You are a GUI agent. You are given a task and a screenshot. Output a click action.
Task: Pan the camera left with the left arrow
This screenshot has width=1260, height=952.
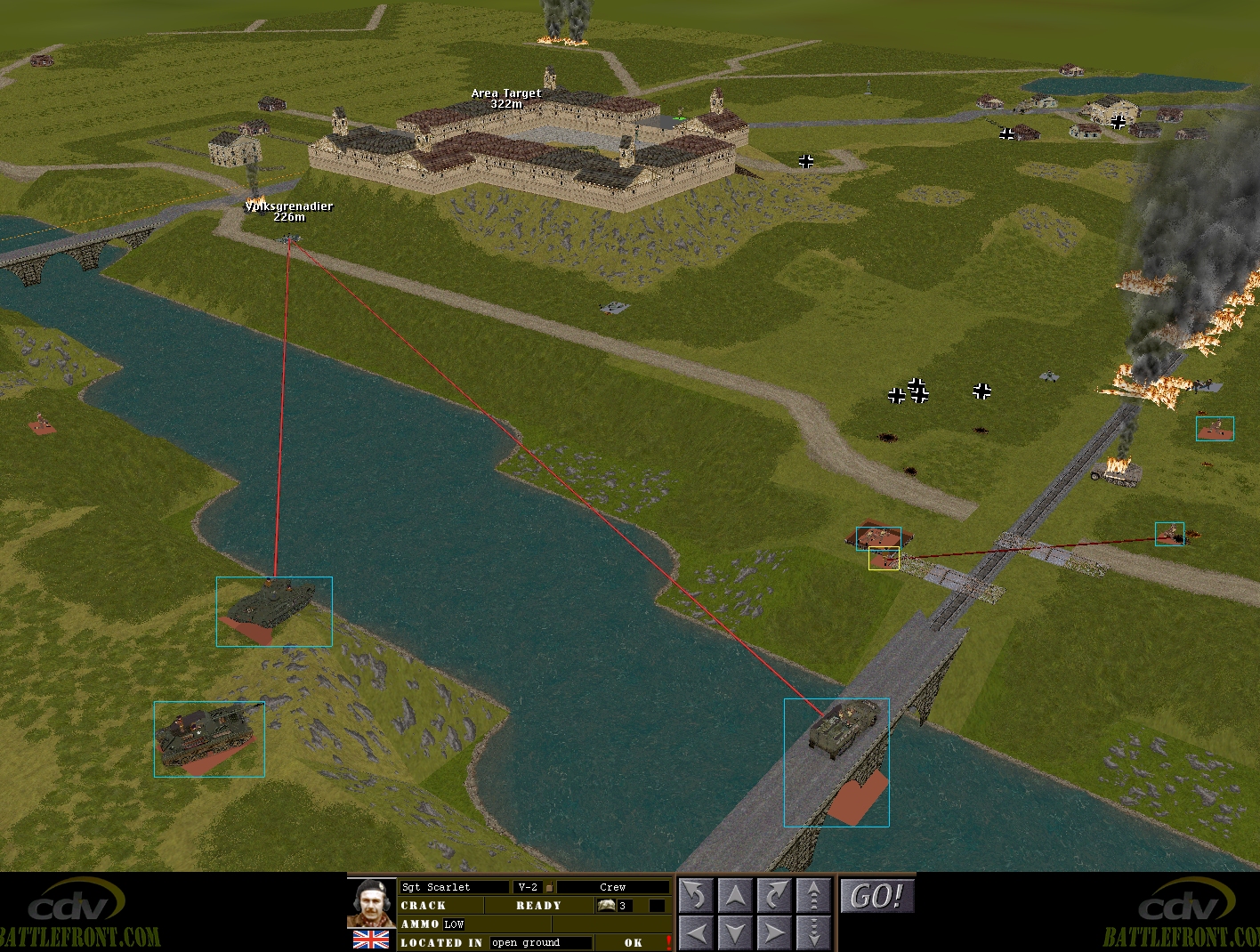(x=697, y=932)
